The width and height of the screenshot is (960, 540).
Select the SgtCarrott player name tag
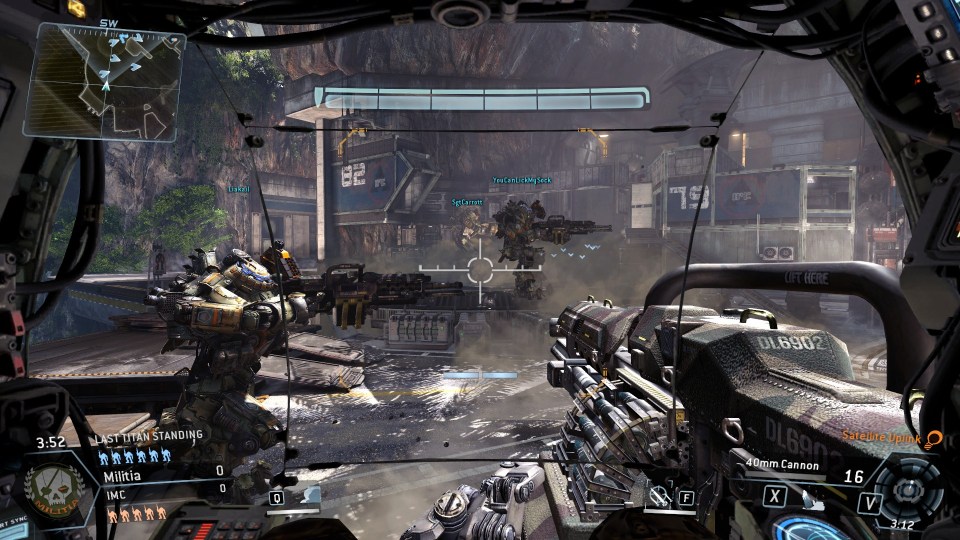click(x=467, y=202)
